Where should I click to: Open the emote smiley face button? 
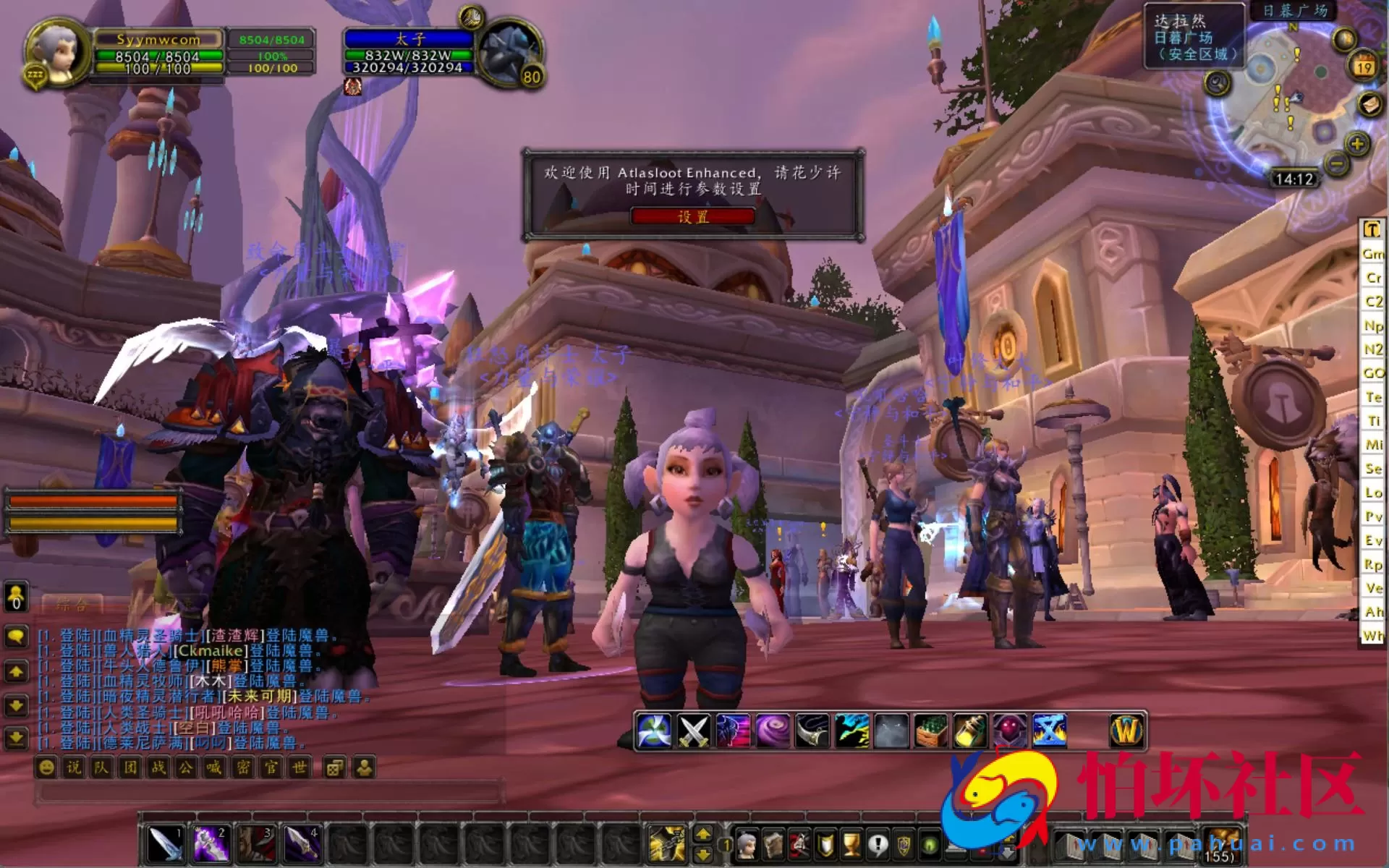coord(46,767)
